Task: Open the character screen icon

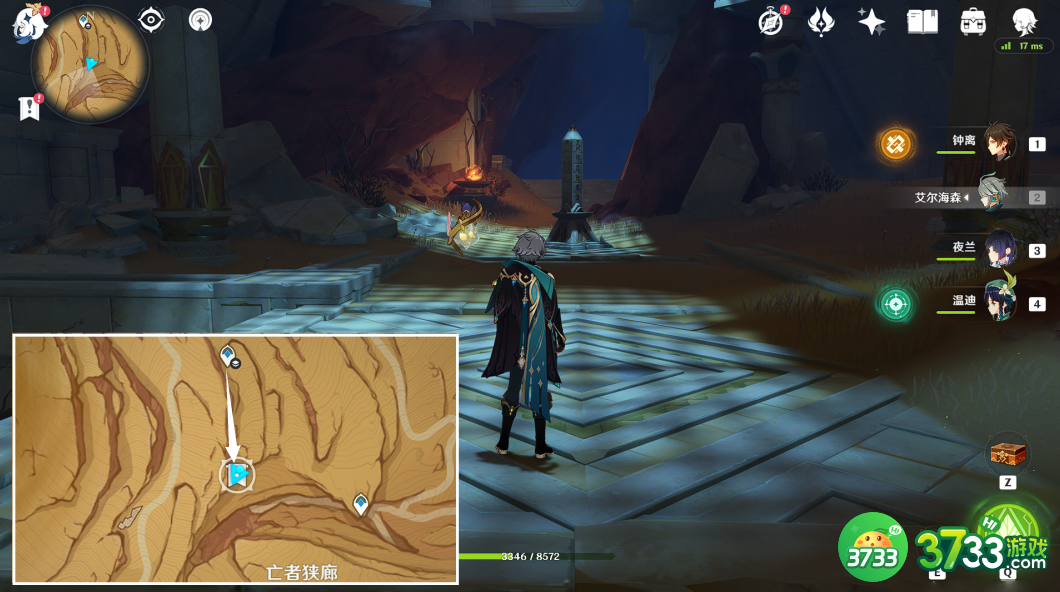Action: (1023, 21)
